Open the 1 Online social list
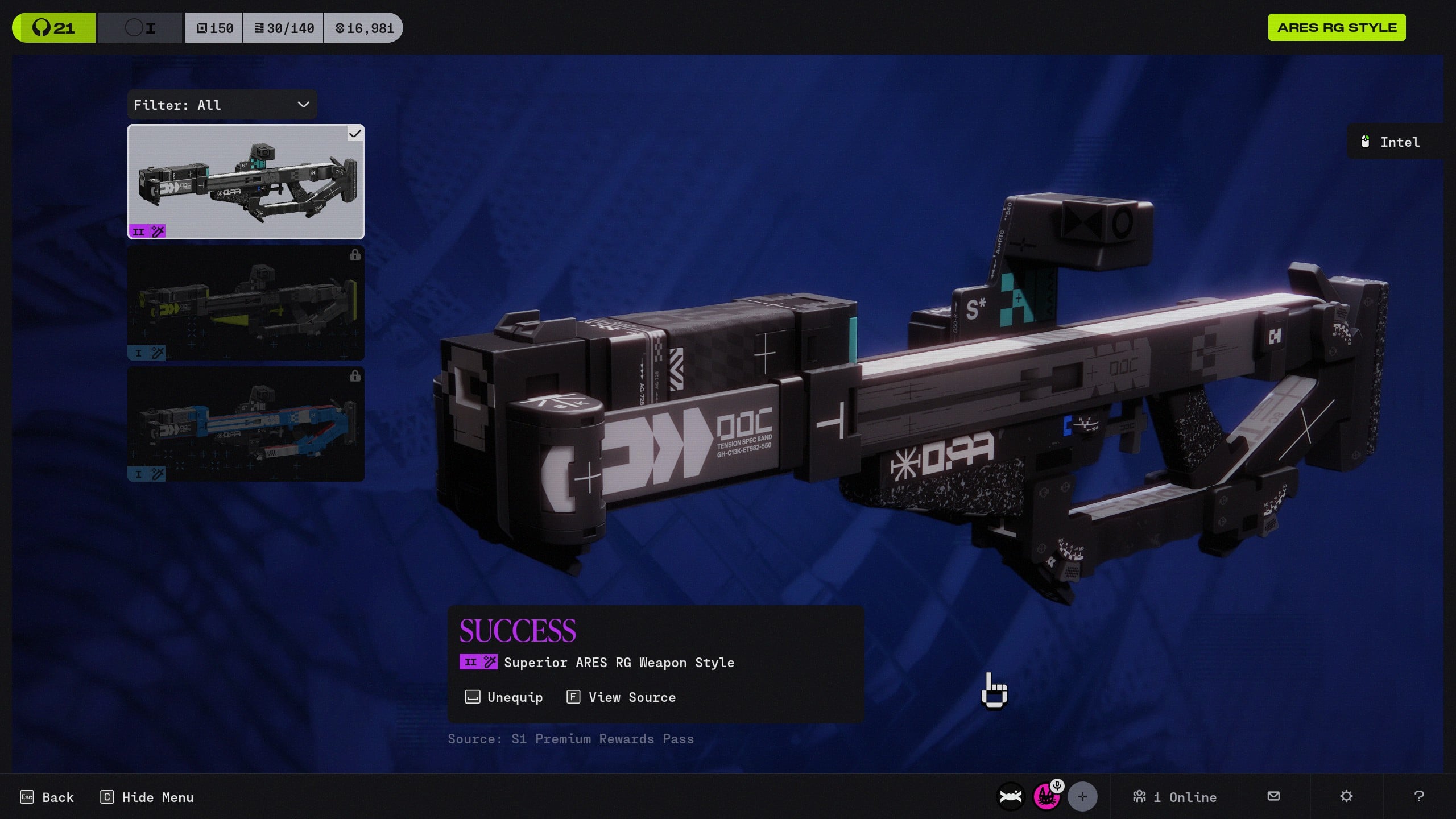Screen dimensions: 1456x819 pos(1175,797)
